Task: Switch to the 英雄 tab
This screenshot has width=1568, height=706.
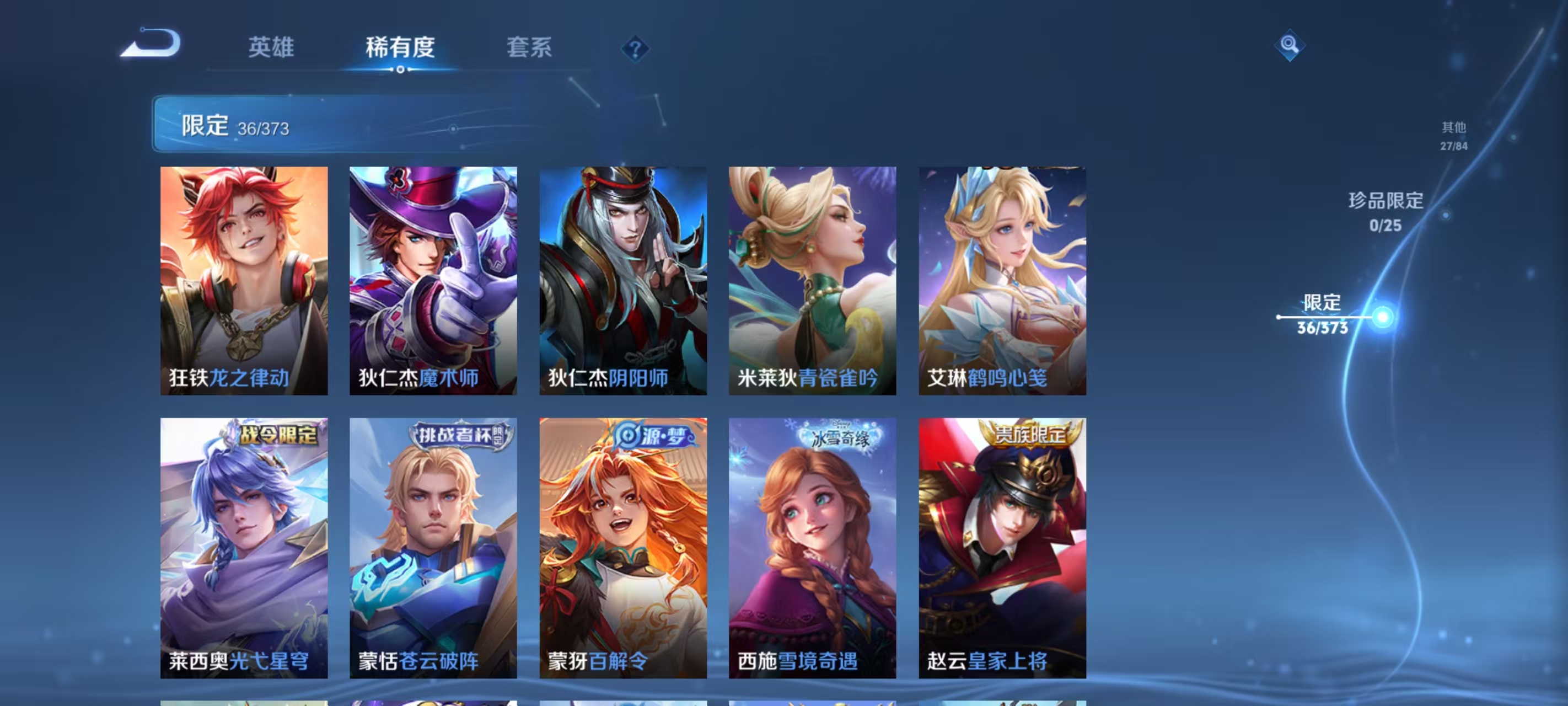Action: pyautogui.click(x=272, y=47)
